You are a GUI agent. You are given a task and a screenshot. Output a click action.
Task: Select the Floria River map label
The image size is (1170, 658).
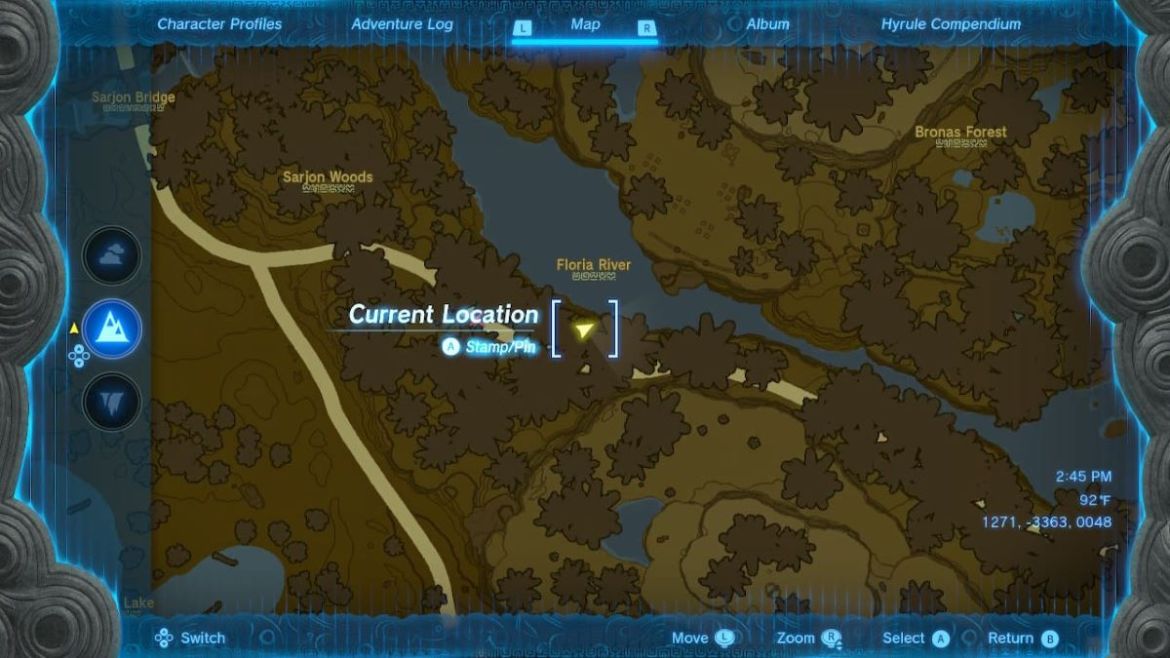[x=593, y=265]
